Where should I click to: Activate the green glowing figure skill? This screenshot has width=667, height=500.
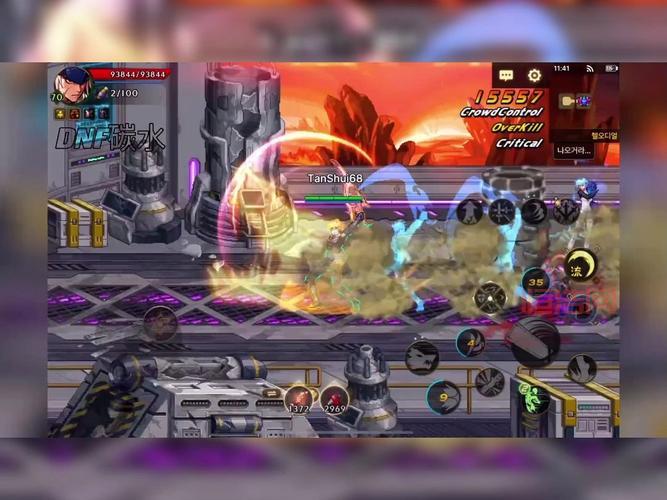pyautogui.click(x=534, y=398)
